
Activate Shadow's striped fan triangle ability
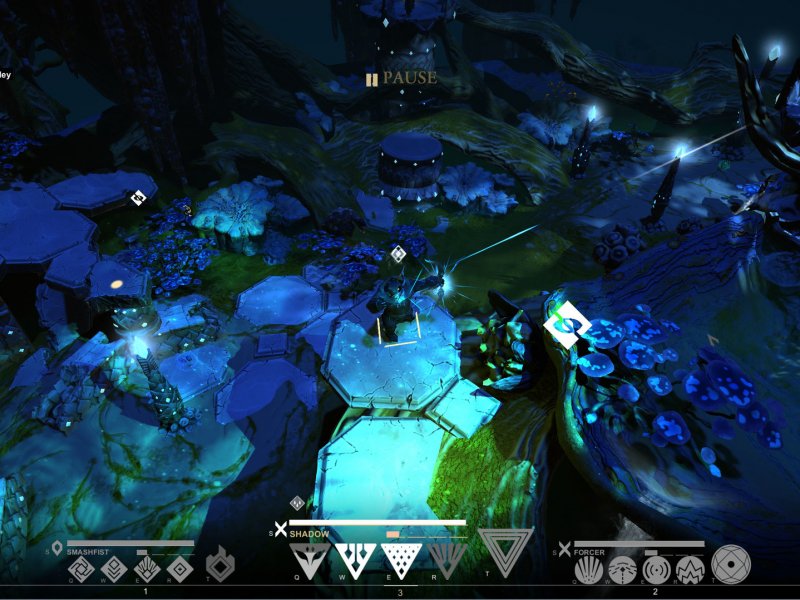click(447, 558)
